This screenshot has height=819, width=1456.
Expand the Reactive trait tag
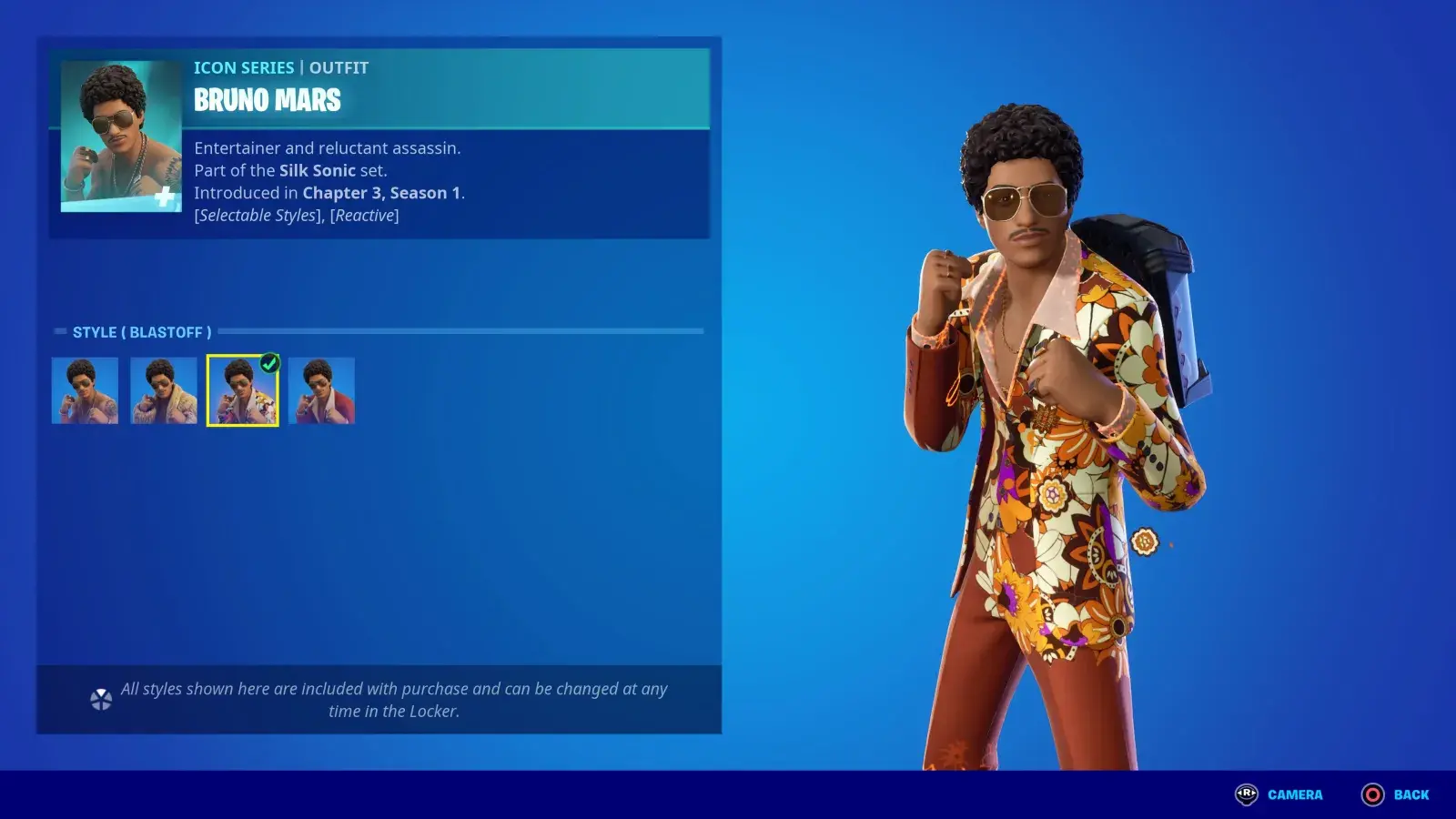(x=364, y=215)
